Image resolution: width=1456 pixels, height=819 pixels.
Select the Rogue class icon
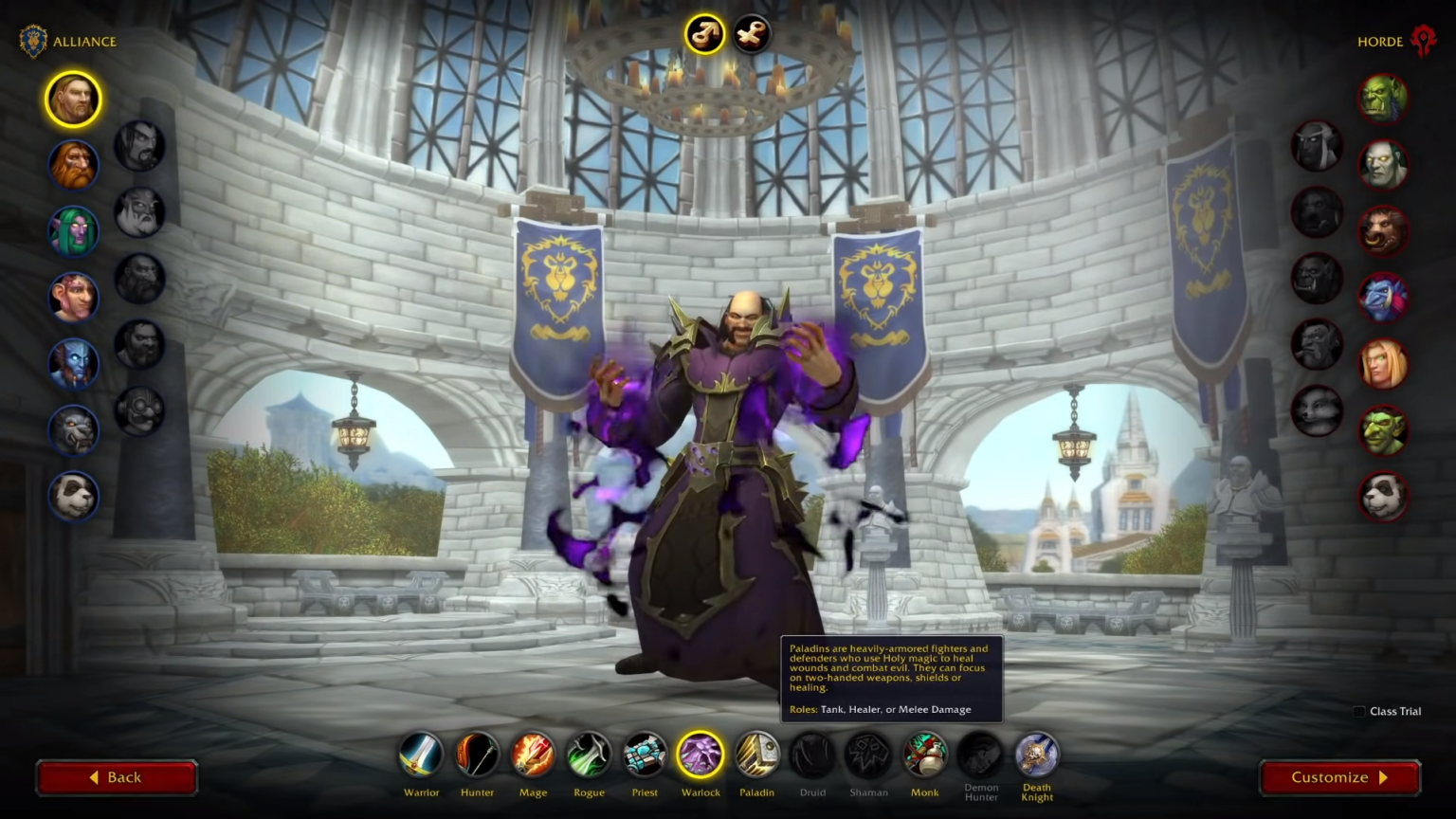pos(589,755)
